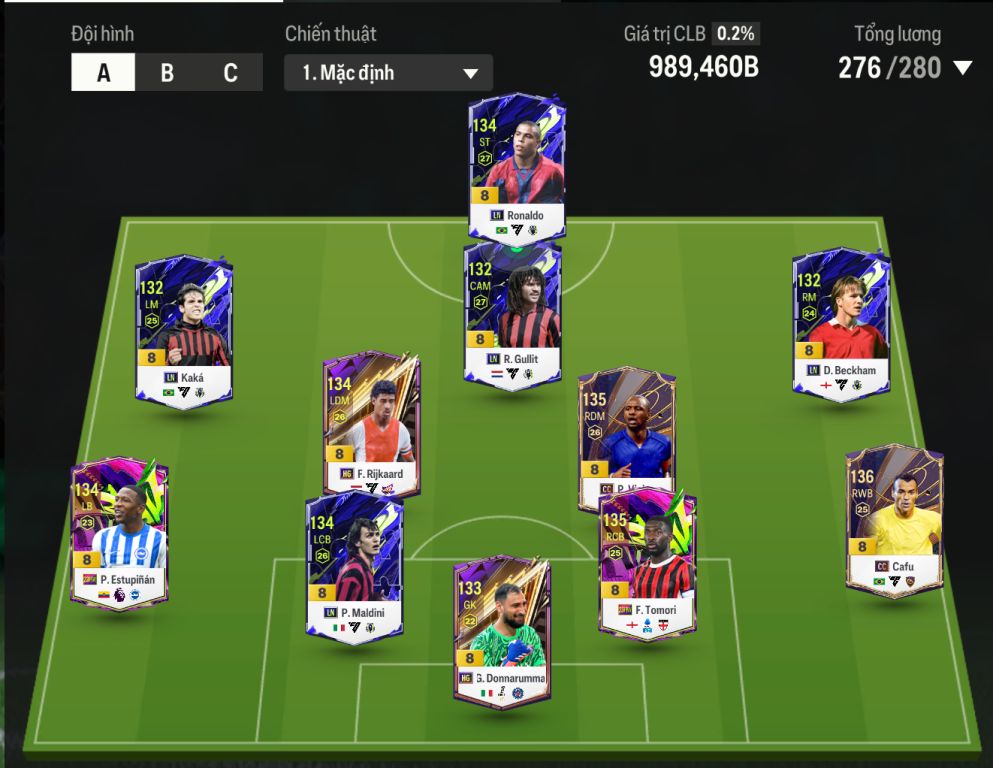The width and height of the screenshot is (993, 768).
Task: Select squad tab B
Action: click(x=167, y=73)
